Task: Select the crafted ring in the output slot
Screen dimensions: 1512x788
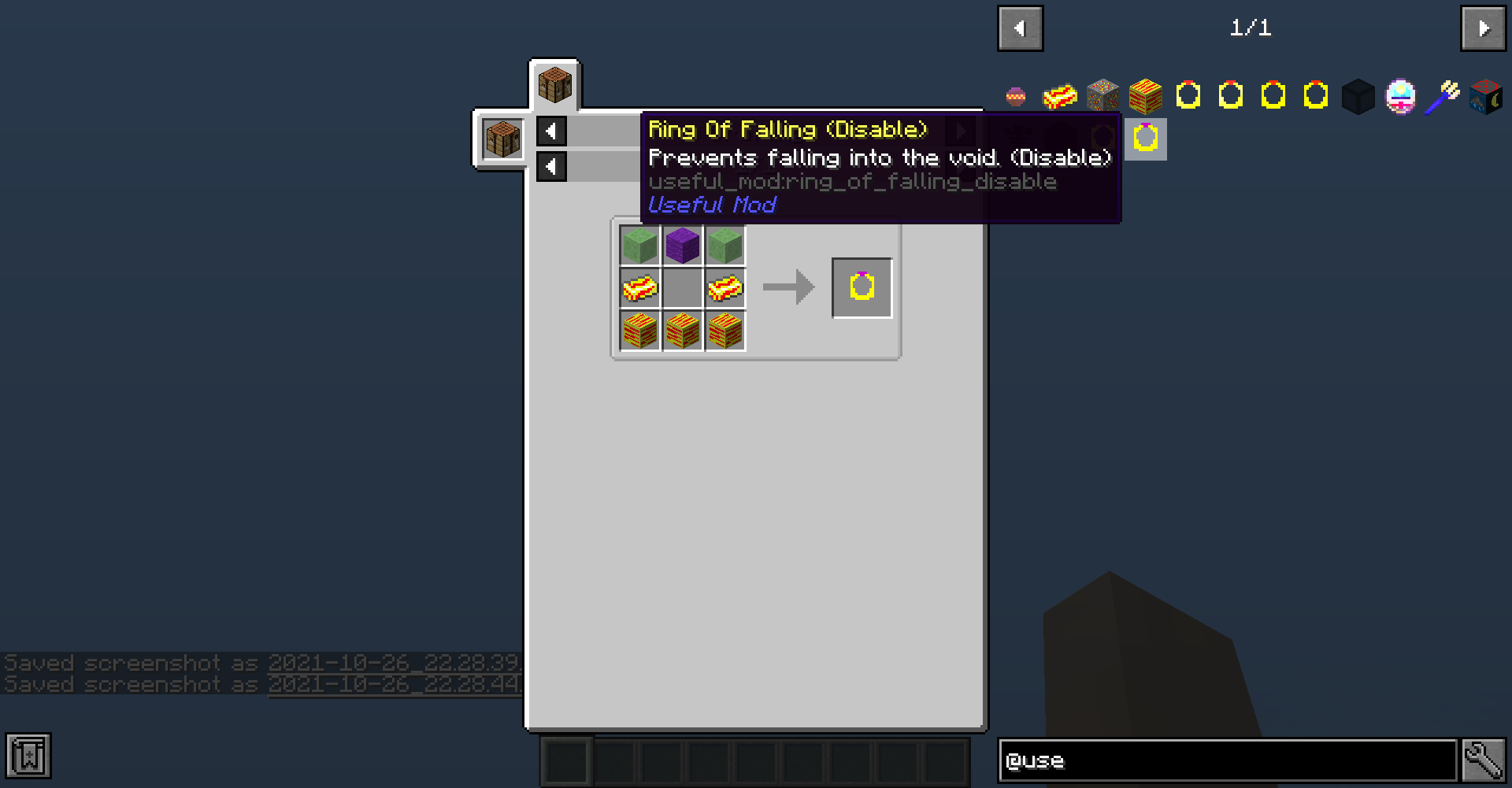Action: pos(861,287)
